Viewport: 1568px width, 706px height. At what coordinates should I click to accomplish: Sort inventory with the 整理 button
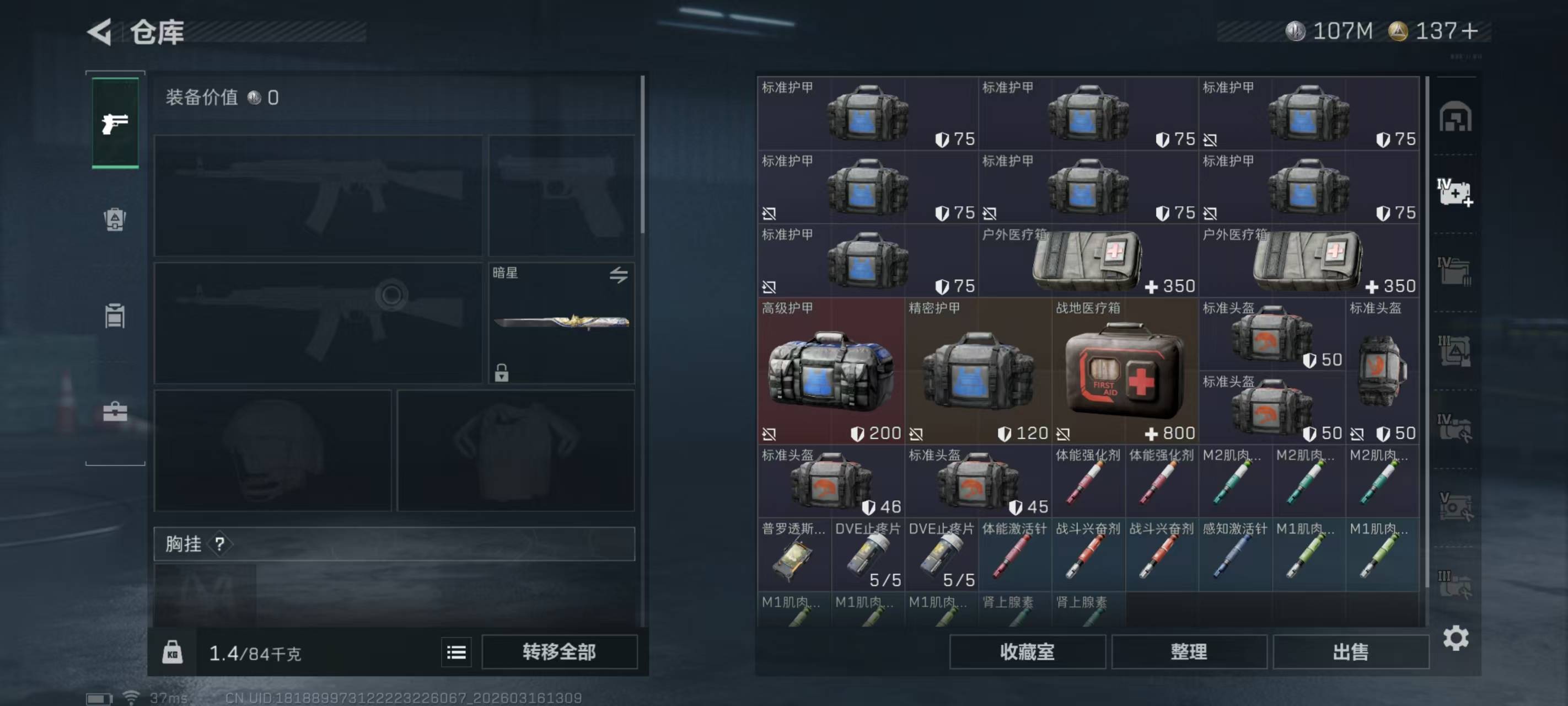[x=1188, y=652]
